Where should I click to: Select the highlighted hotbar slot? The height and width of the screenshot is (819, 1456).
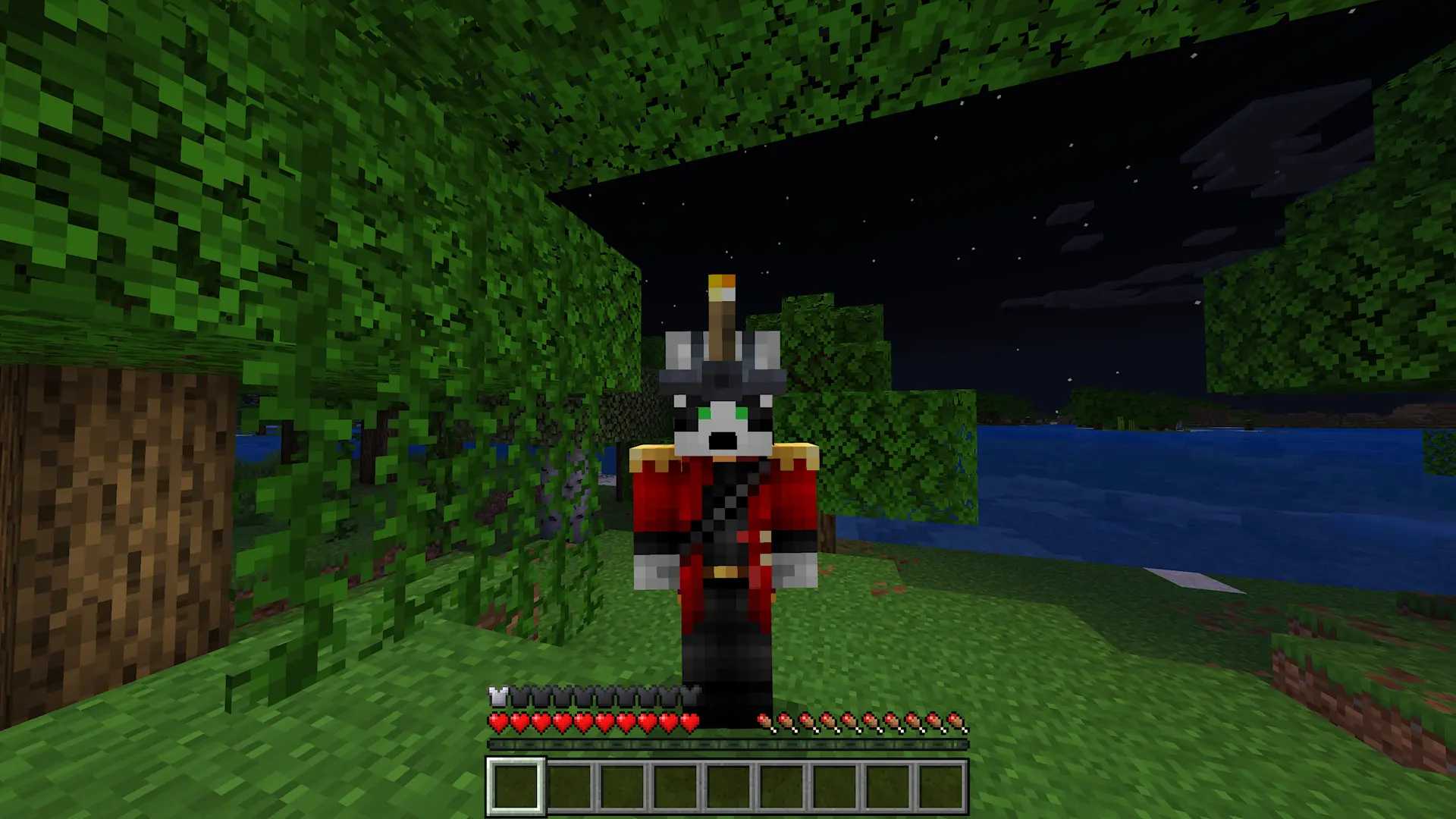tap(516, 786)
